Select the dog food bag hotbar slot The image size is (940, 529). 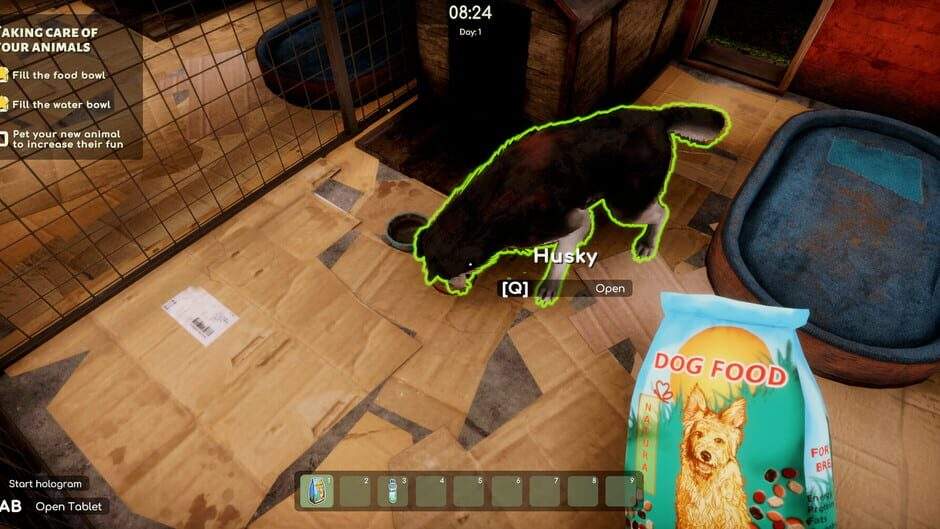(x=319, y=491)
